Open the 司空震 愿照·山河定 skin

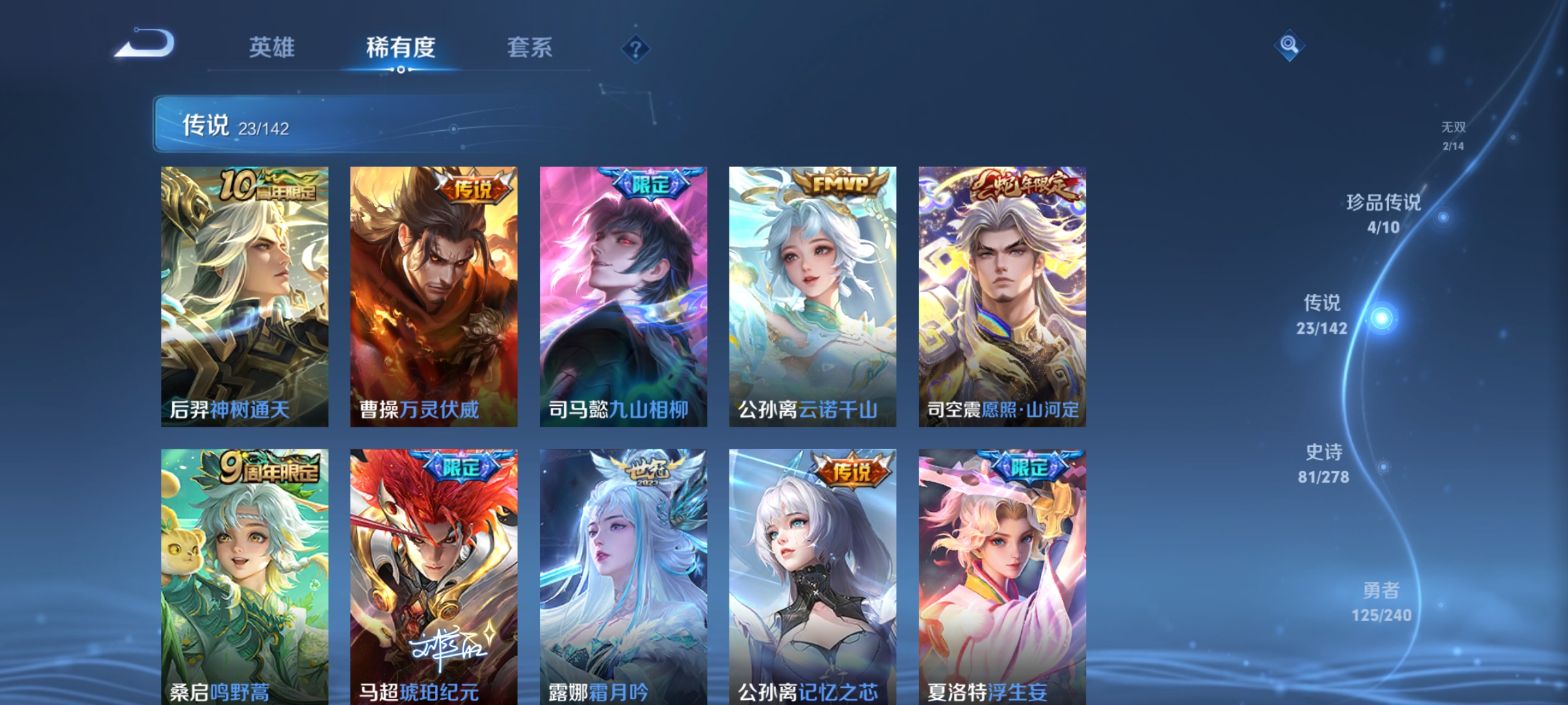(1001, 293)
